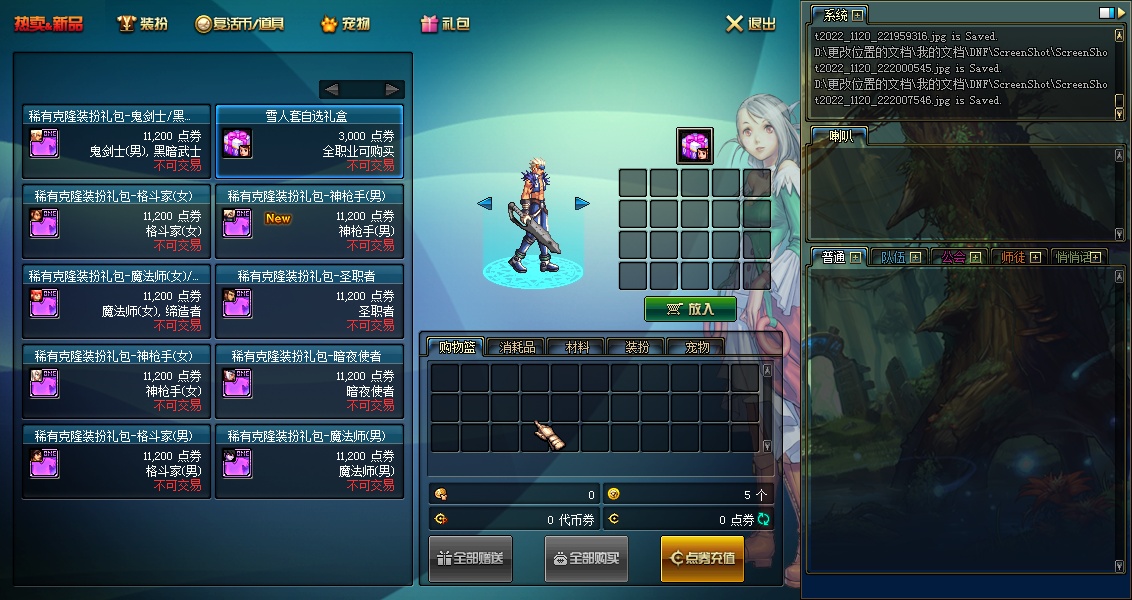Open the 热卖&新品 shop category
1132x600 pixels.
(x=48, y=23)
